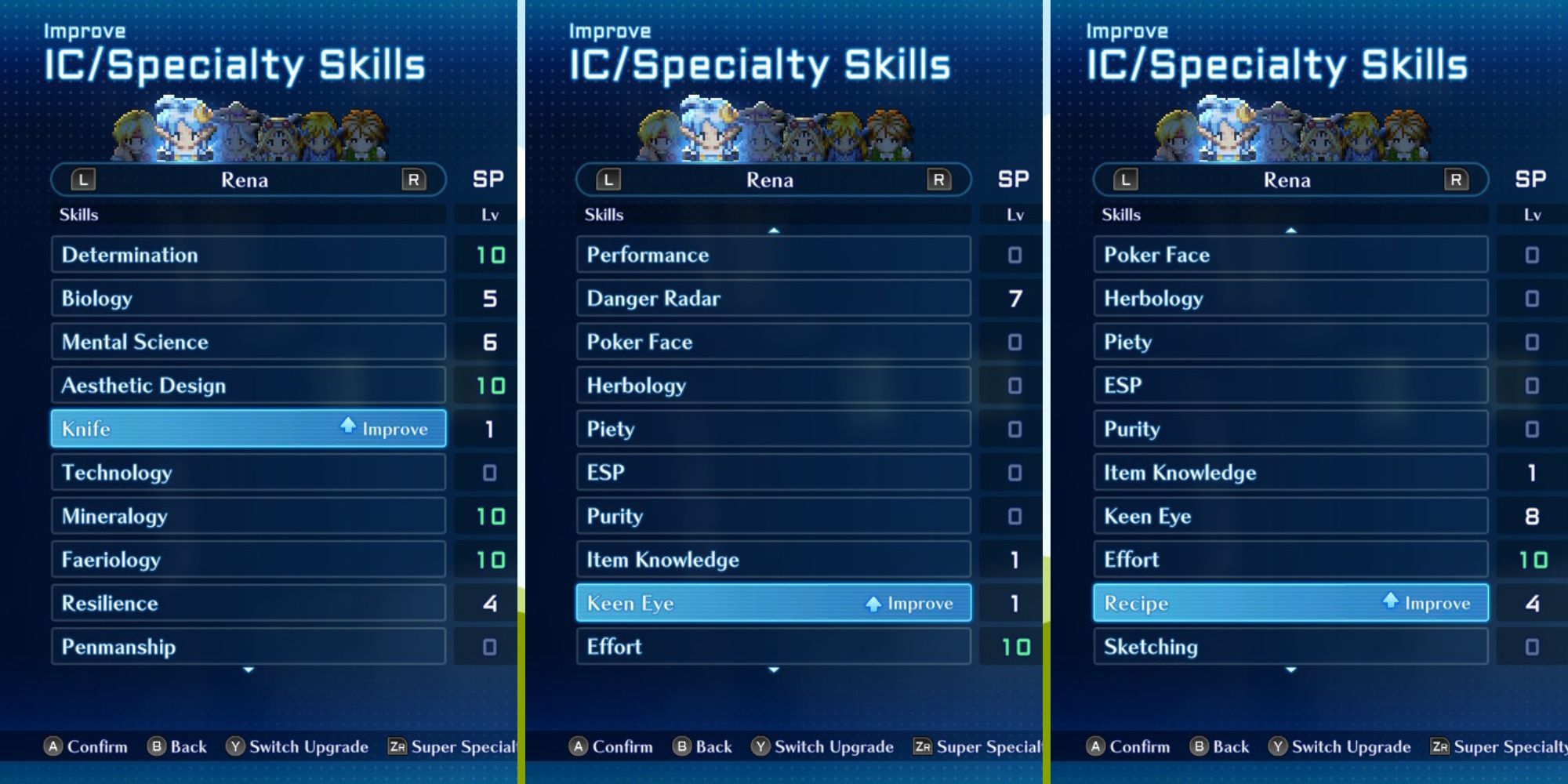Select the Rena name tab in right panel
1568x784 pixels.
tap(1290, 180)
